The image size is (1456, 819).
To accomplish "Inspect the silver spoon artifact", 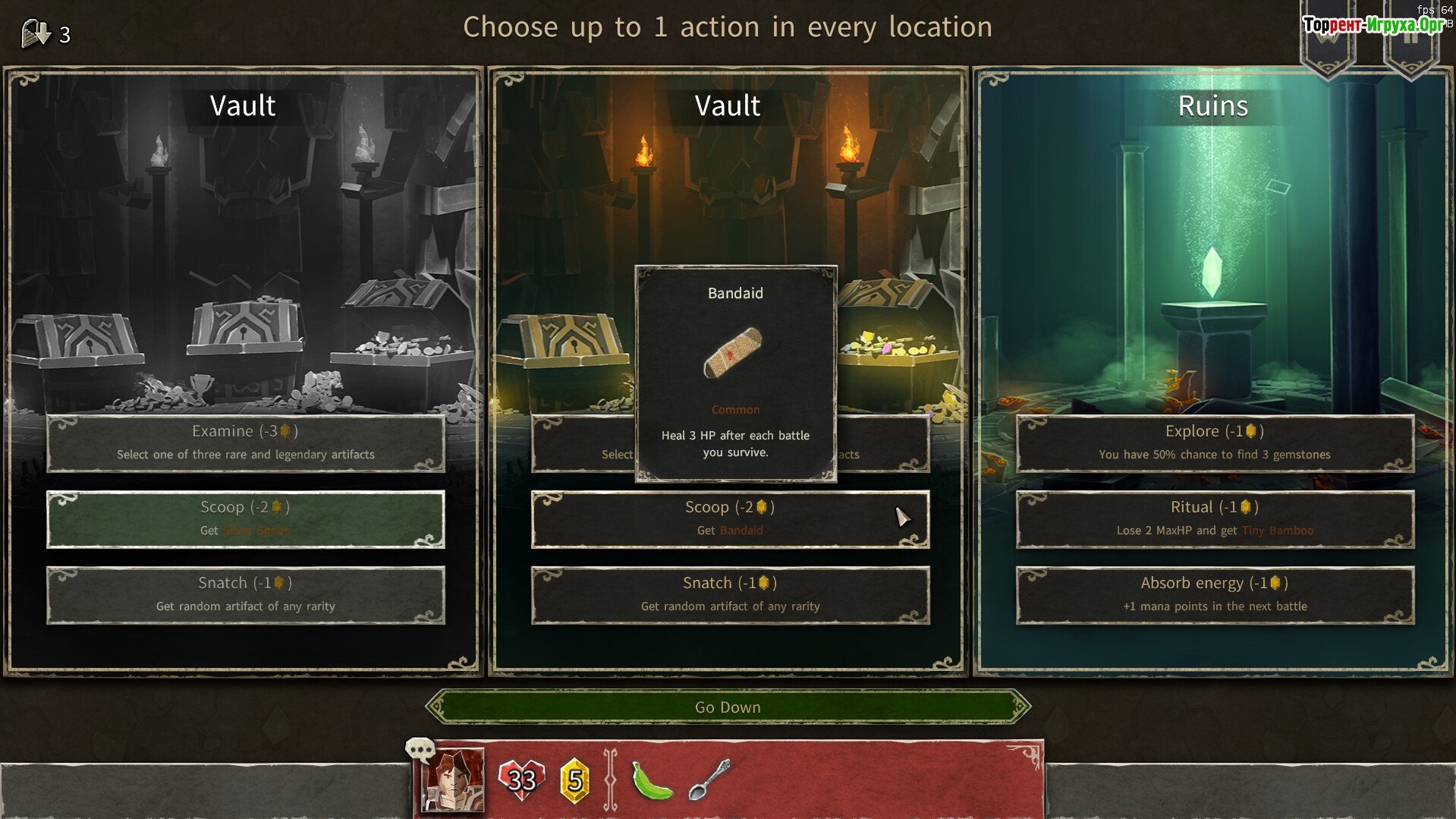I will click(709, 780).
